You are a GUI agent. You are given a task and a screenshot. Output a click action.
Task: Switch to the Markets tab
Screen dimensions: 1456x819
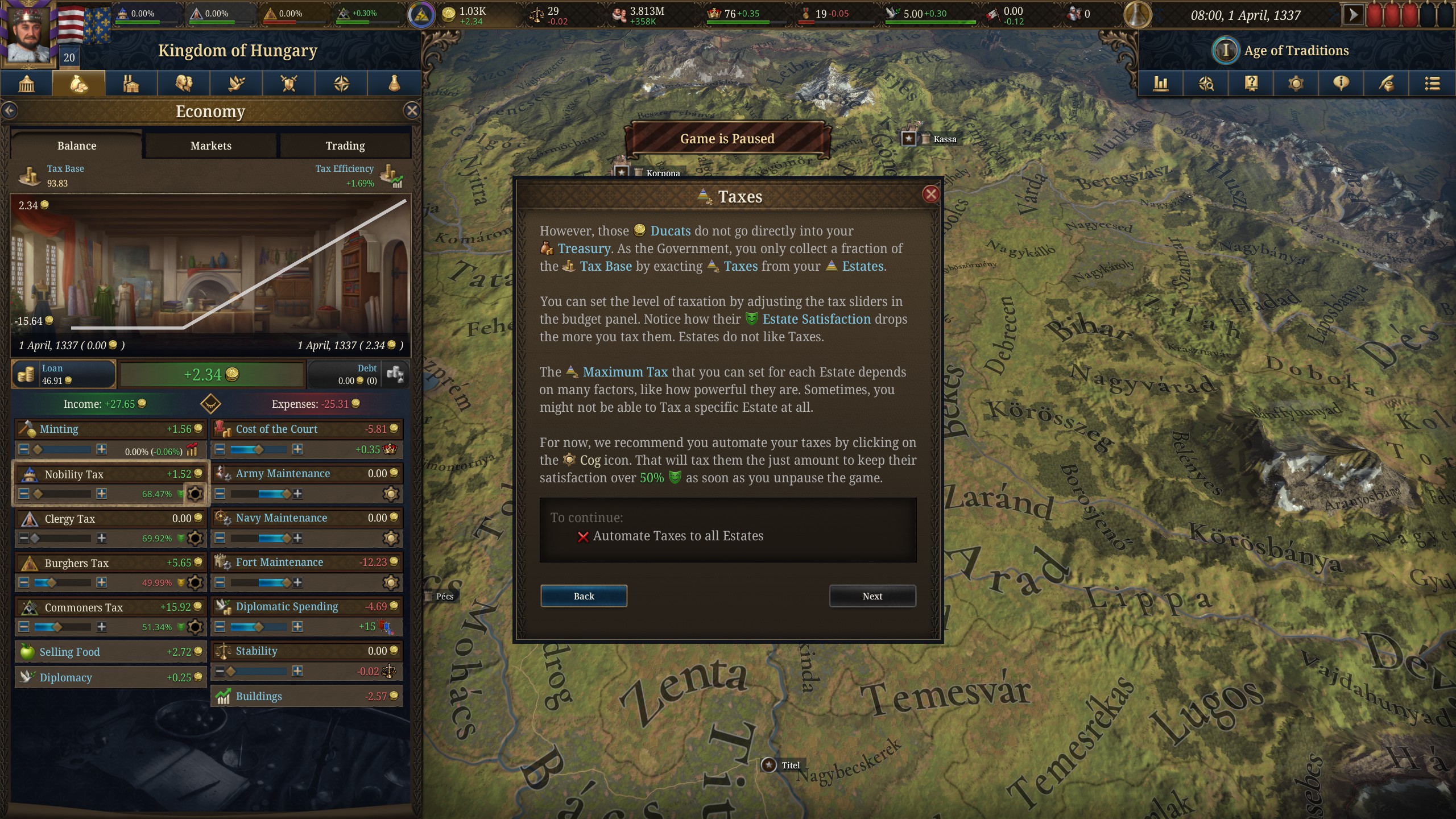click(210, 146)
